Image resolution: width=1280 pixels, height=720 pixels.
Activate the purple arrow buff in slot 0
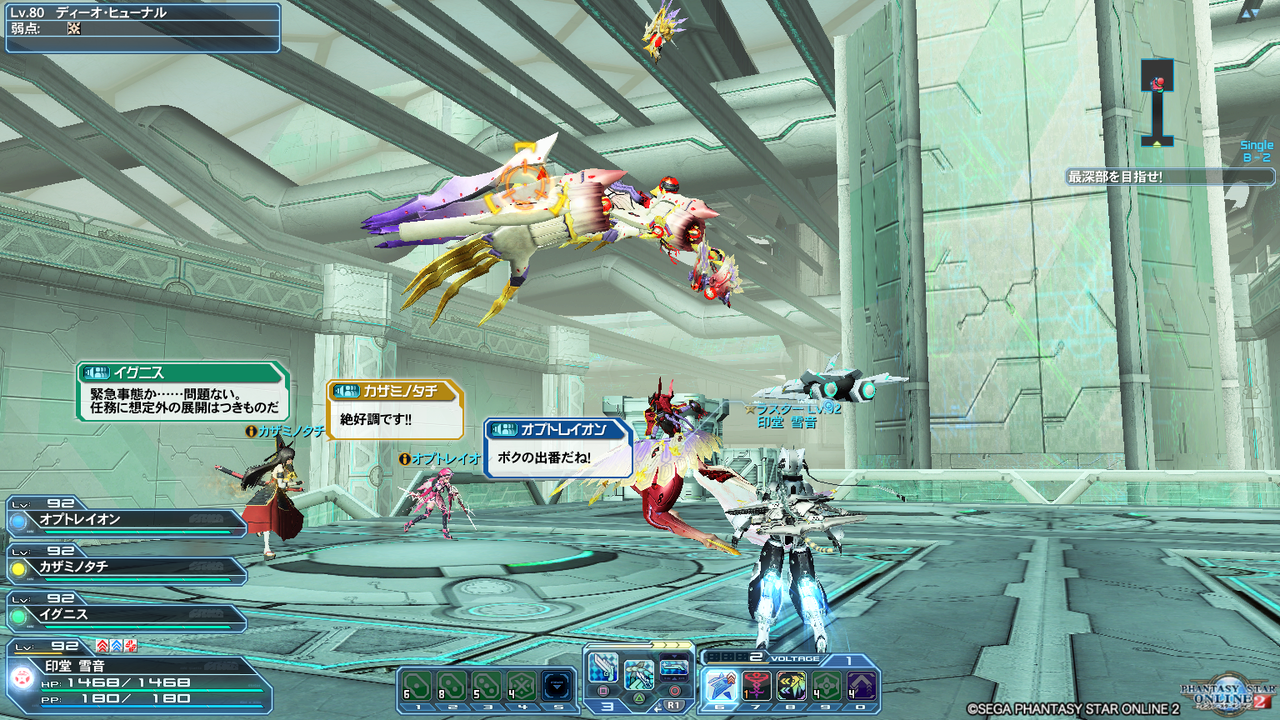[861, 685]
